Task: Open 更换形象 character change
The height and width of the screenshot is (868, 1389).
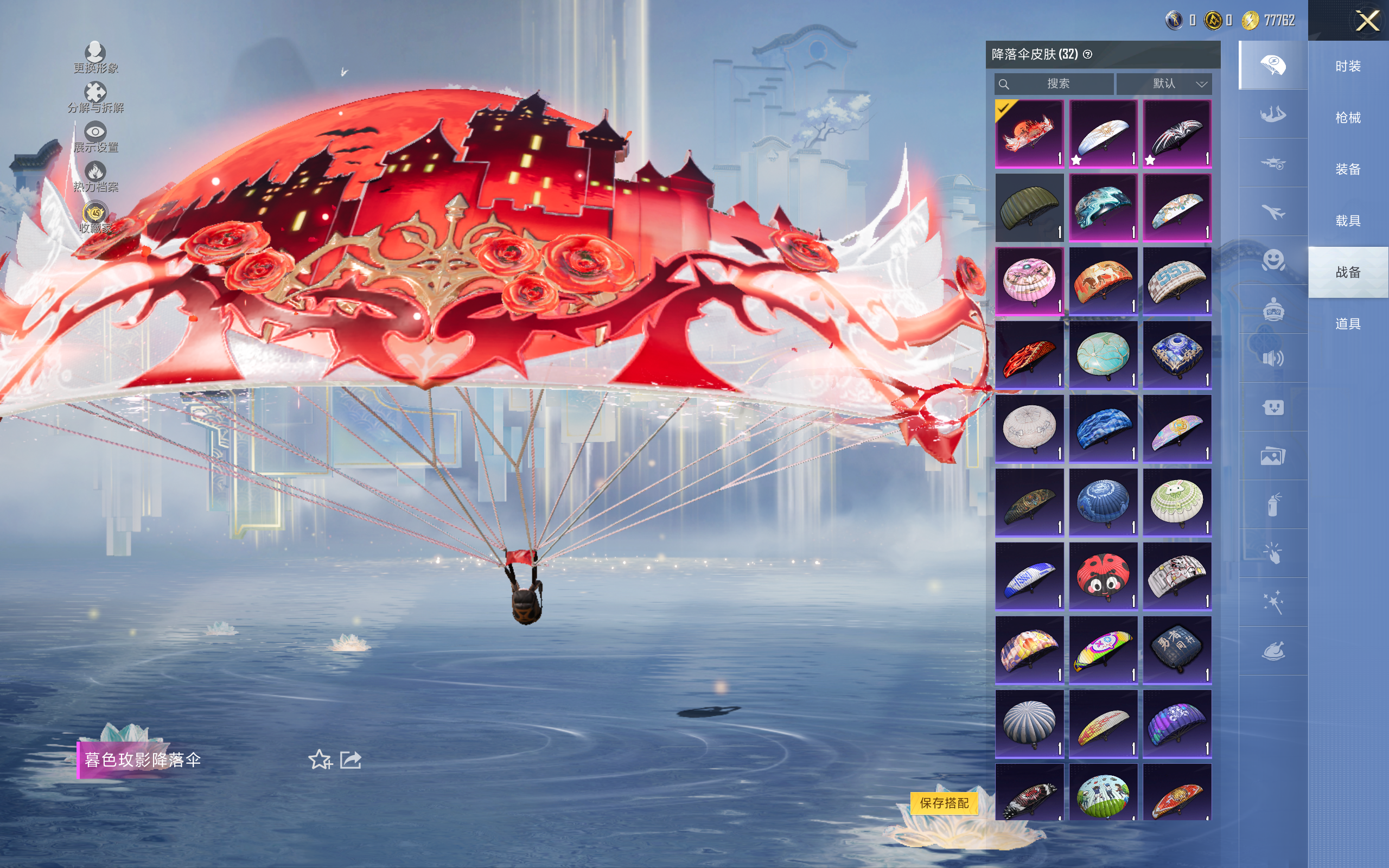Action: (x=95, y=58)
